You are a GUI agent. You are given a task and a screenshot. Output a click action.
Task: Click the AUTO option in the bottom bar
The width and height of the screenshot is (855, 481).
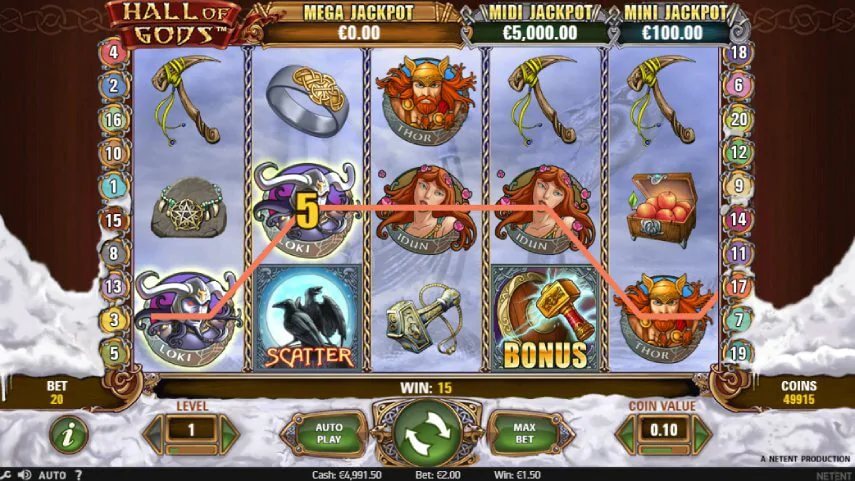52,474
